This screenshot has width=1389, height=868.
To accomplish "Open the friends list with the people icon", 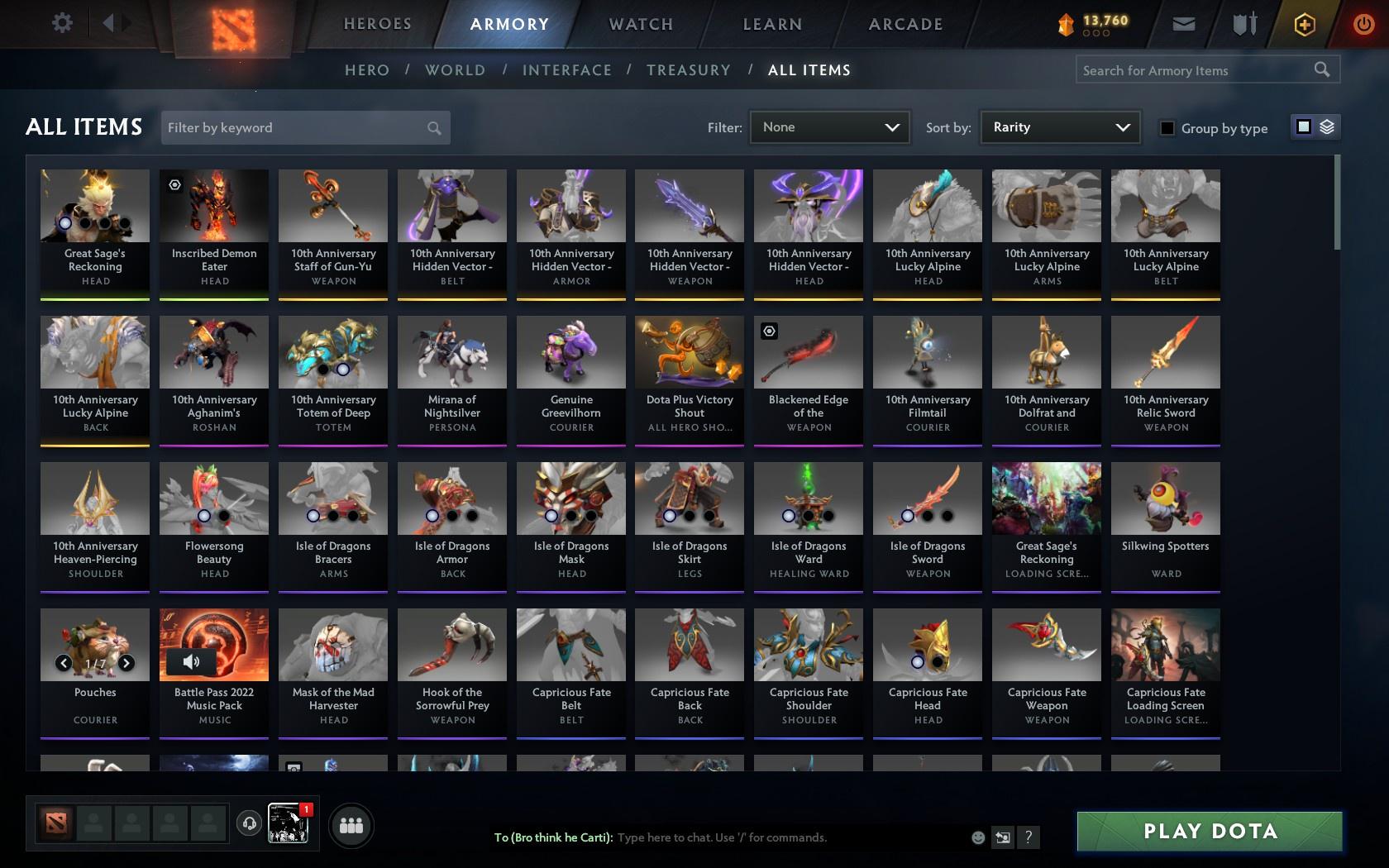I will (351, 824).
